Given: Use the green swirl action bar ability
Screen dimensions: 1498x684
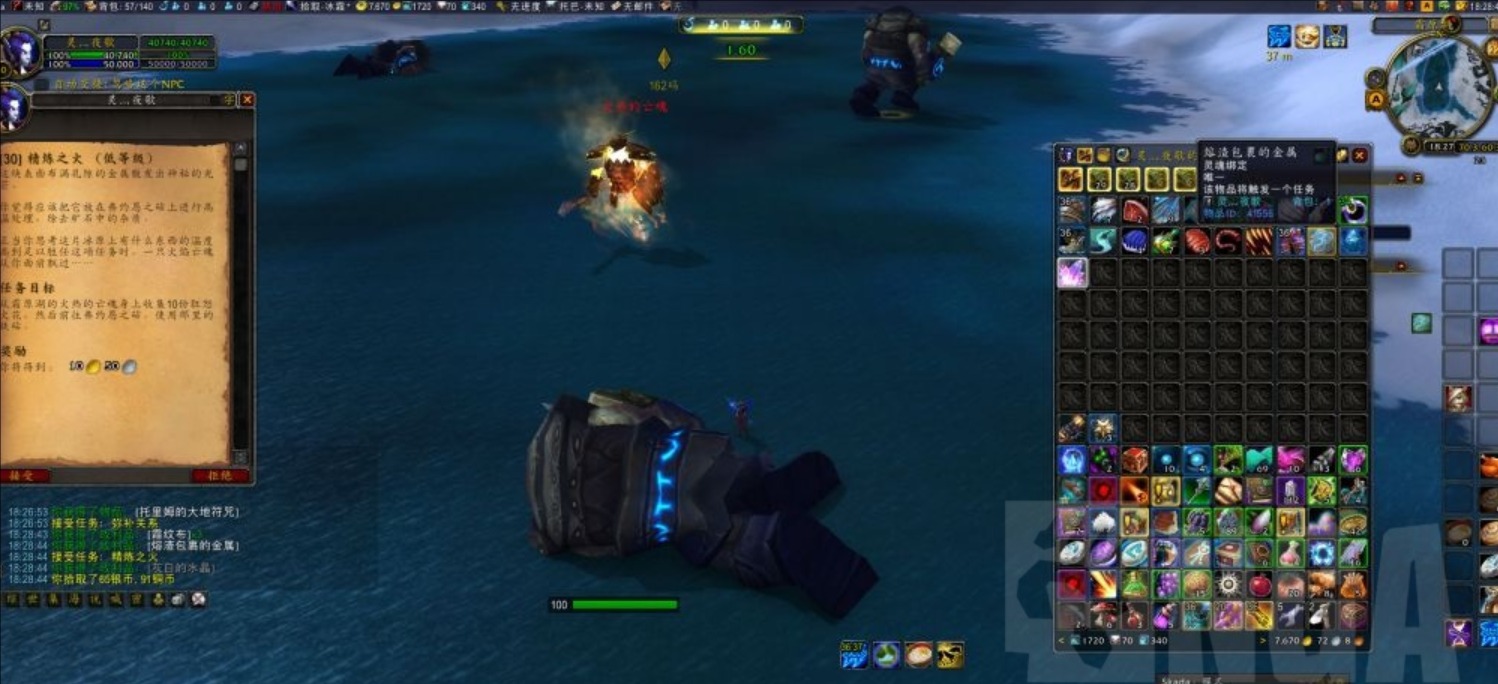Looking at the screenshot, I should coord(886,655).
